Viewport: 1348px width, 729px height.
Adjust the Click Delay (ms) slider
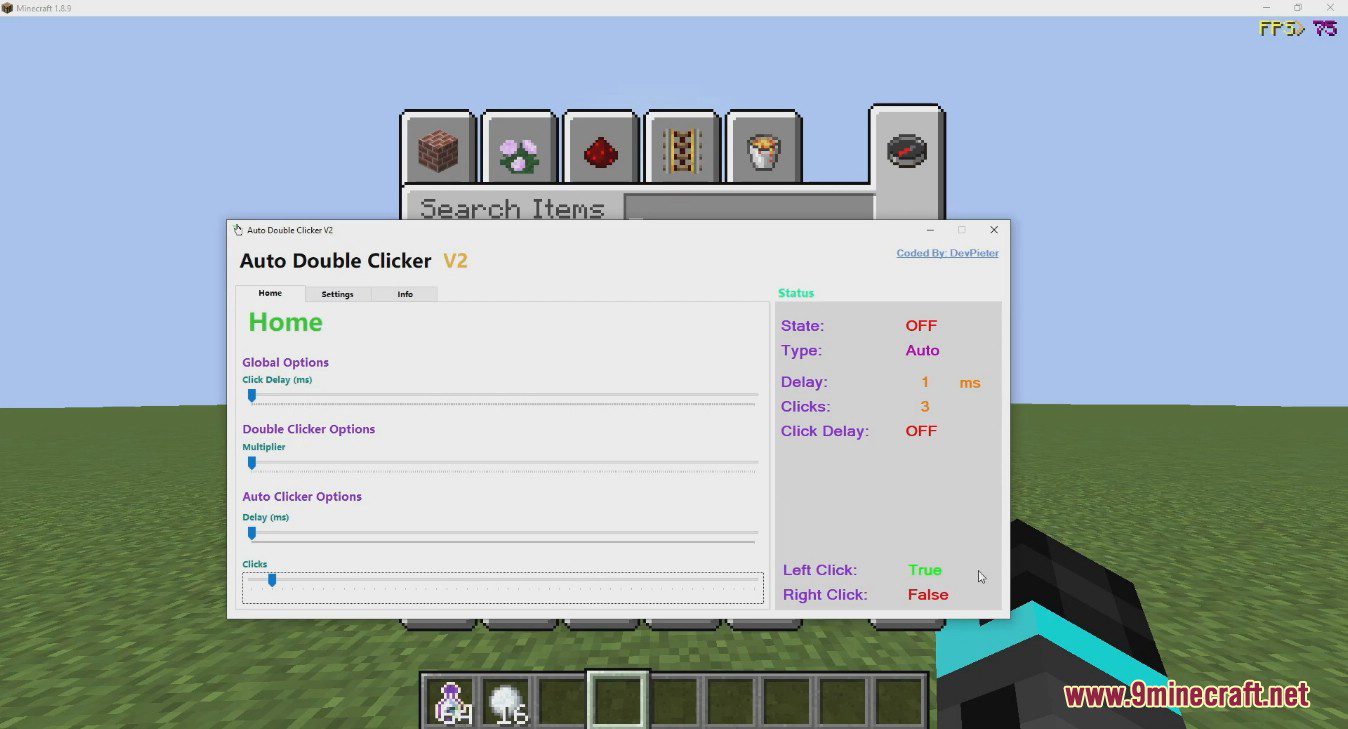tap(252, 396)
